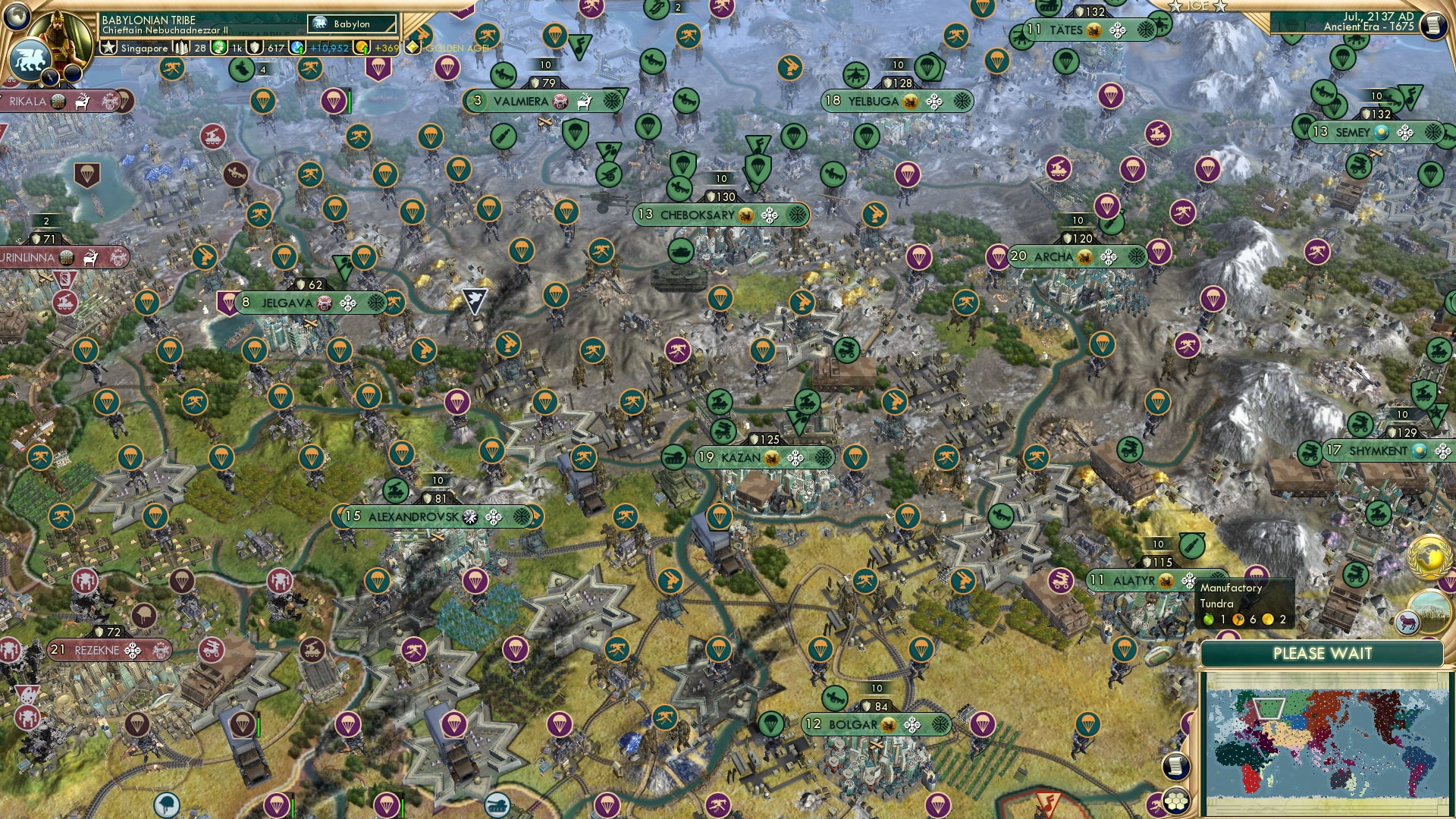This screenshot has height=819, width=1456.
Task: Click the happiness face icon showing 1k
Action: (218, 48)
